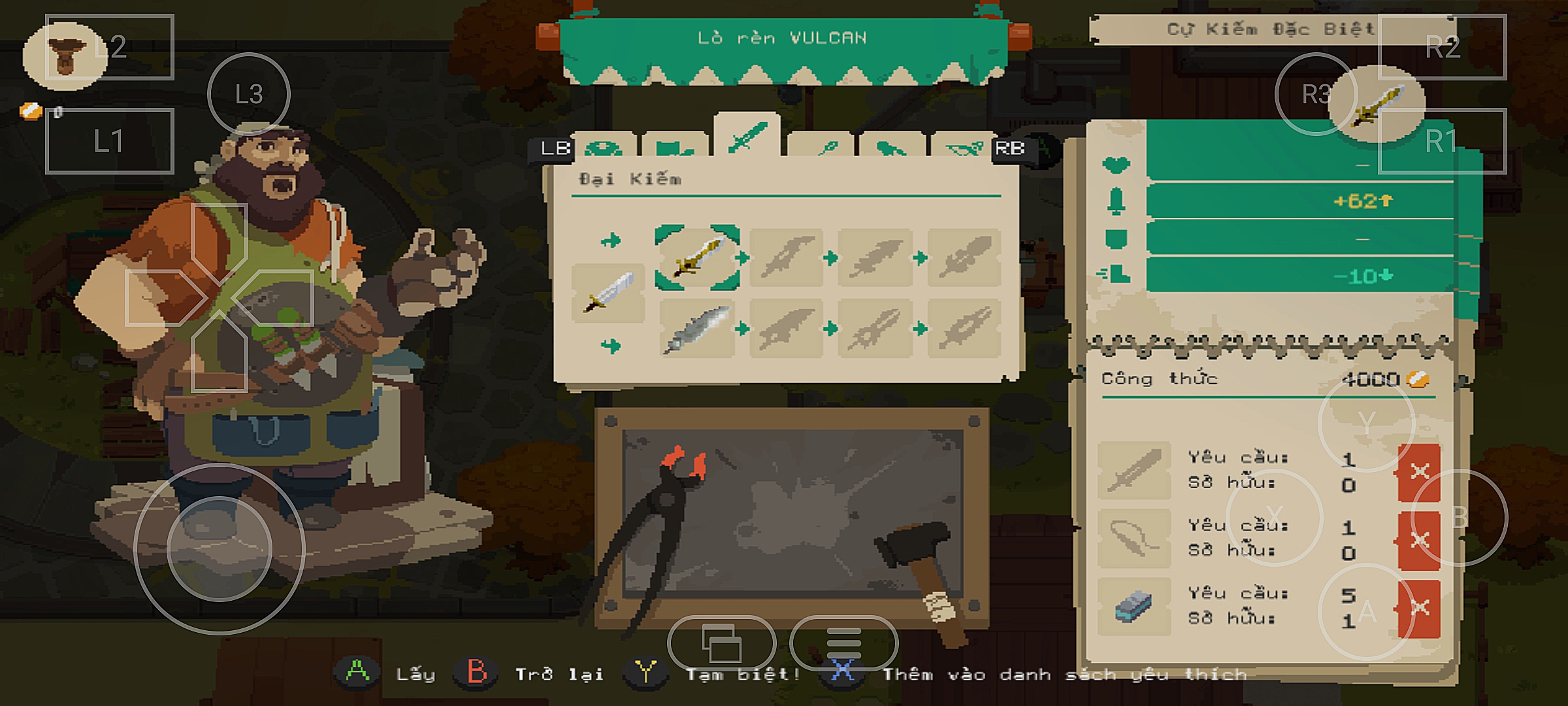This screenshot has height=706, width=1568.
Task: Select the big sword category tab
Action: (x=747, y=138)
